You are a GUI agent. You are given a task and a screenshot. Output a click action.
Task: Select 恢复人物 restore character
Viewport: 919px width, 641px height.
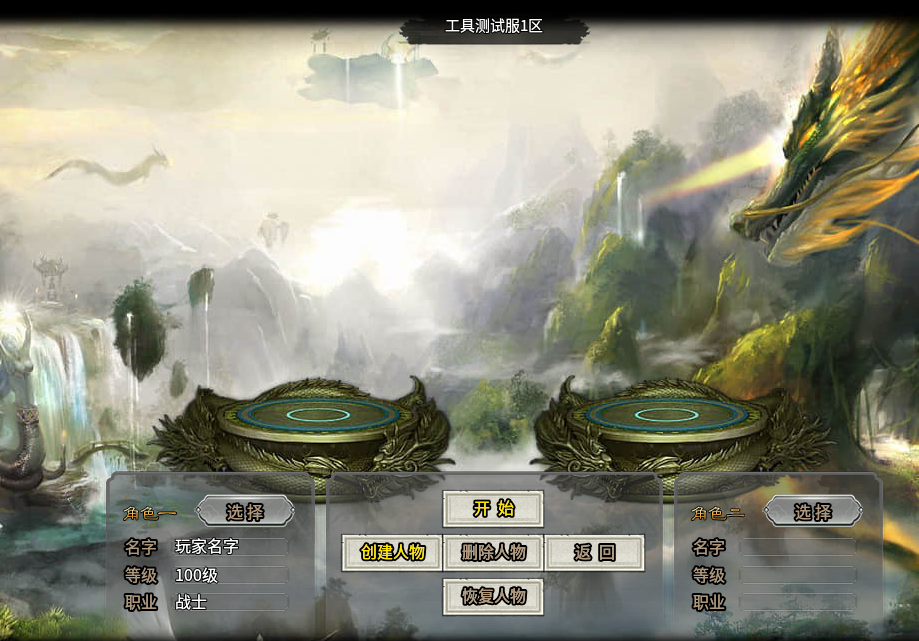(x=493, y=596)
